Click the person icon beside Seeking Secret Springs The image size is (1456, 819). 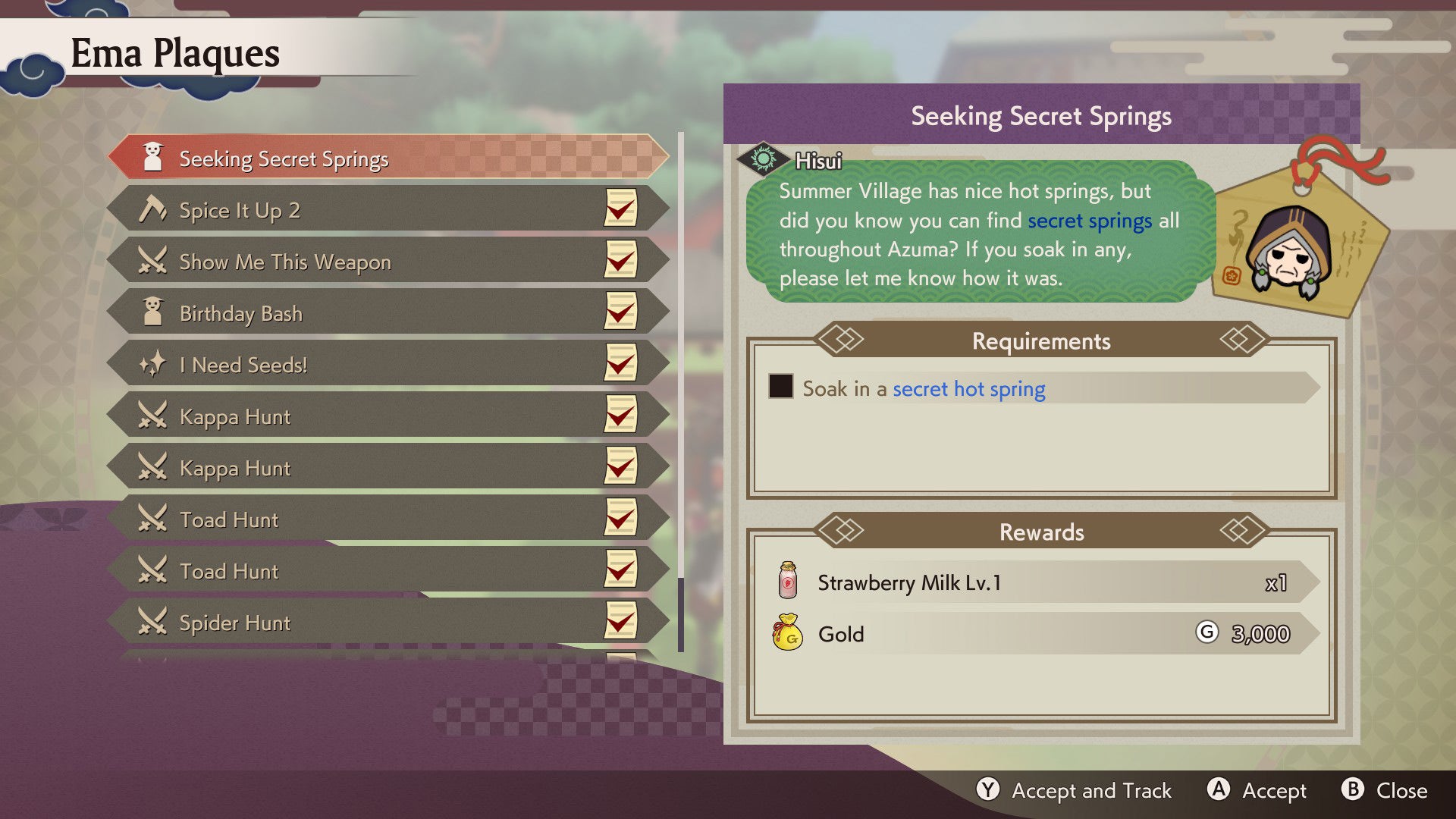point(153,158)
